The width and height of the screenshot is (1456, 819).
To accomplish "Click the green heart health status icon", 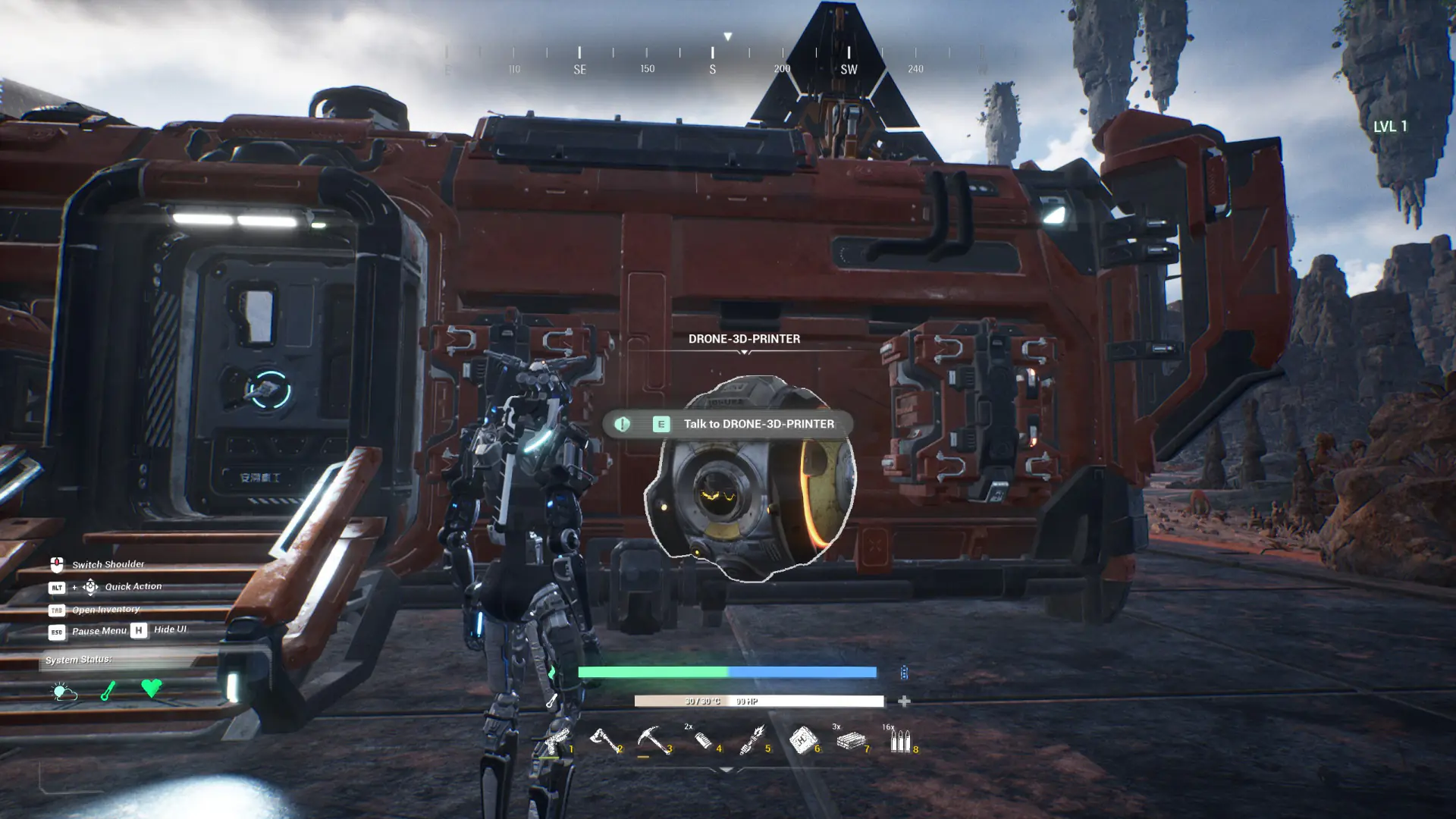I will 152,688.
